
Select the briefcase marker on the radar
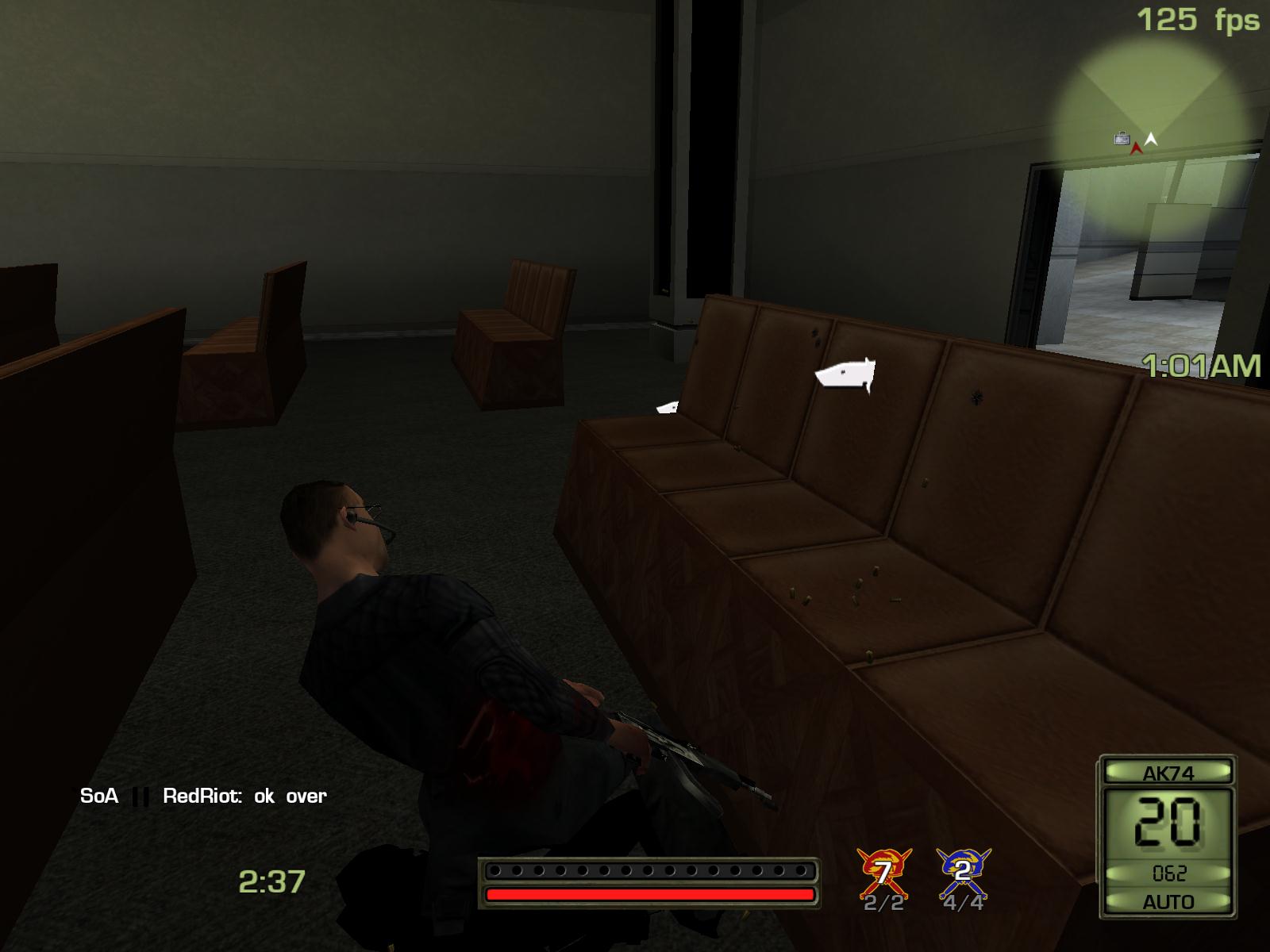[x=1121, y=139]
